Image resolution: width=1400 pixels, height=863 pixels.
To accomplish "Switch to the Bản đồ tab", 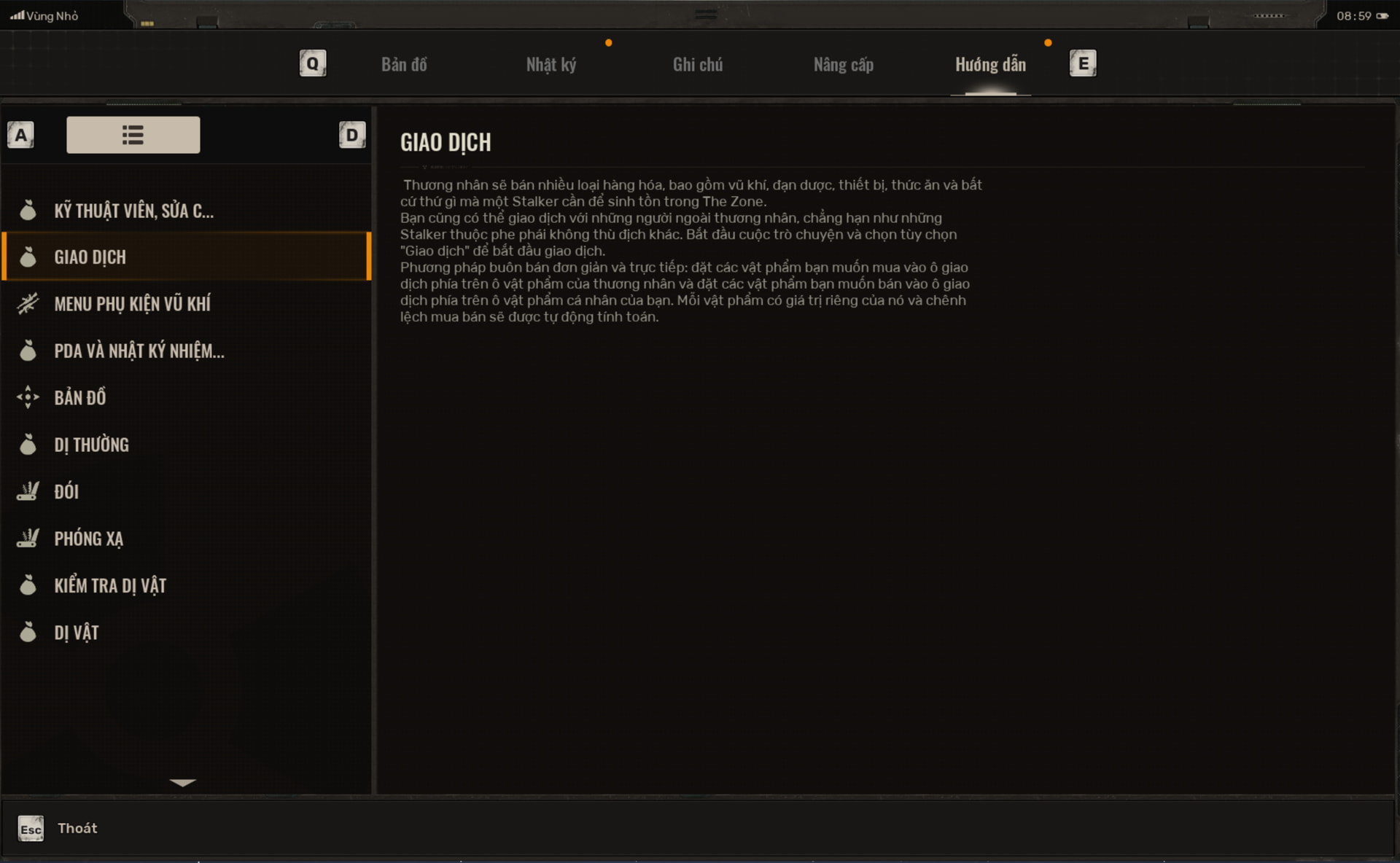I will click(404, 65).
